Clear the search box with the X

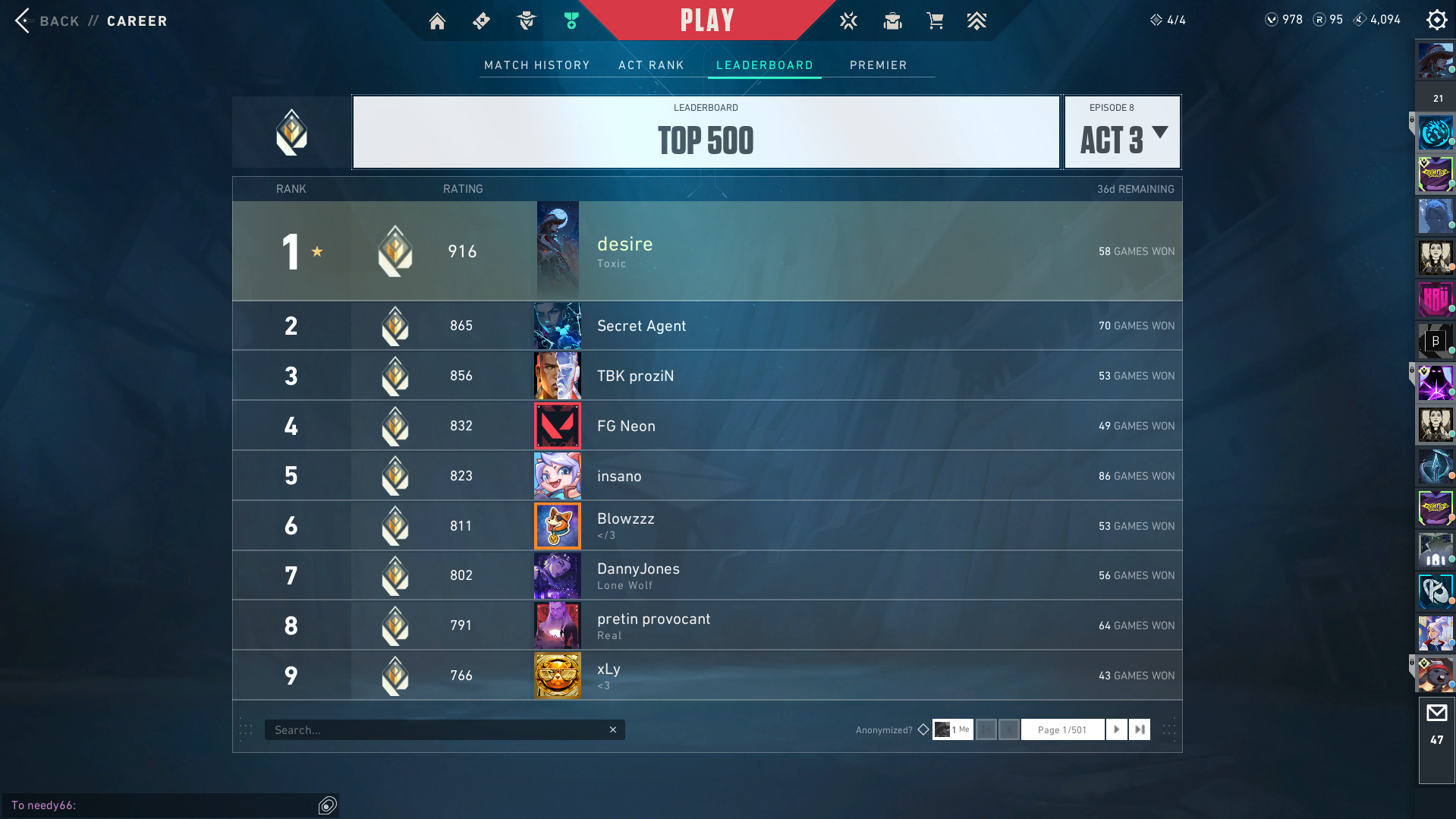point(612,729)
